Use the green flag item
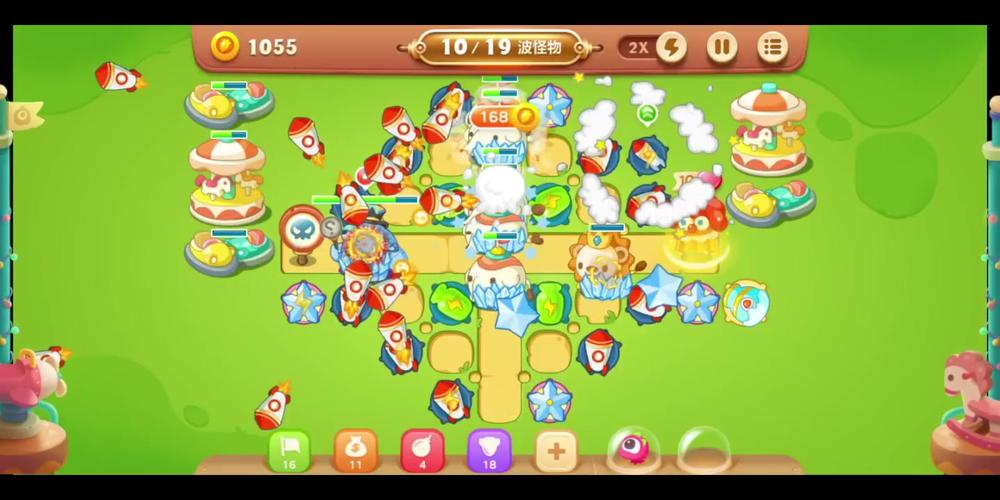Image resolution: width=1000 pixels, height=500 pixels. click(289, 450)
